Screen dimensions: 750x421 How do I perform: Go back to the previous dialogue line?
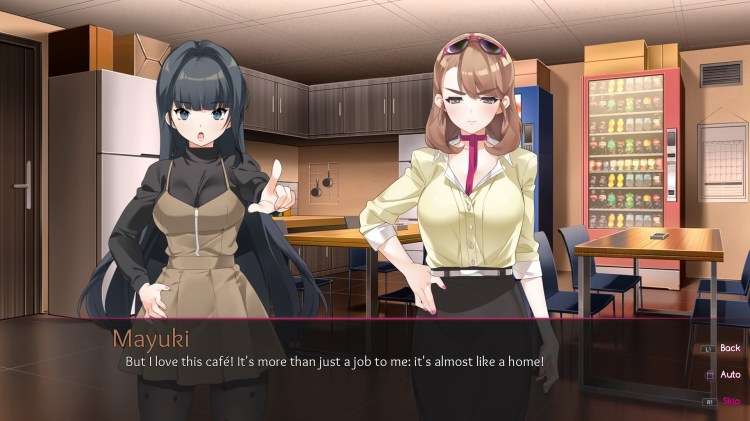pyautogui.click(x=729, y=348)
